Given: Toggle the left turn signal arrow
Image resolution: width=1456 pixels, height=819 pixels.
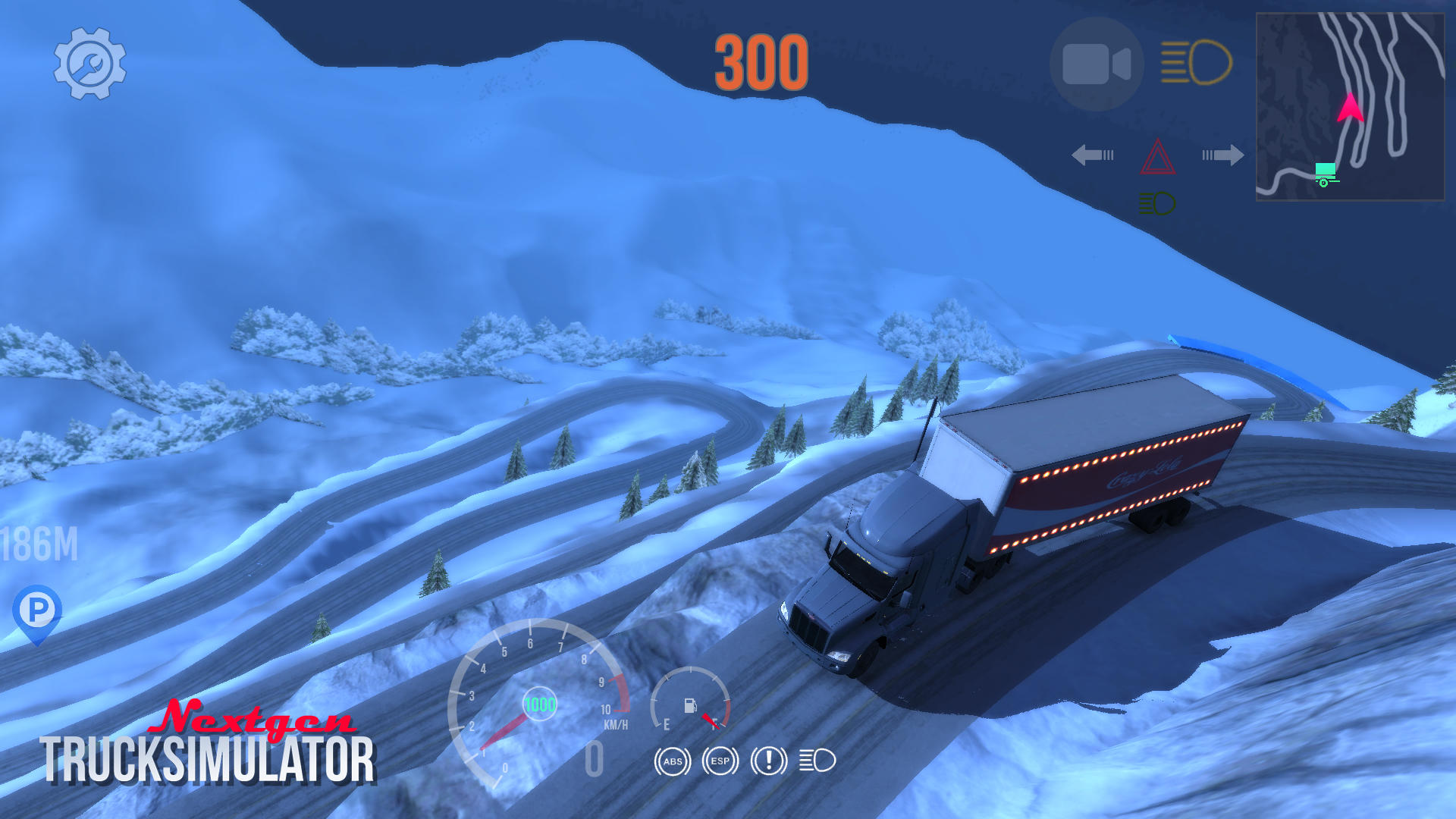Looking at the screenshot, I should pyautogui.click(x=1092, y=155).
